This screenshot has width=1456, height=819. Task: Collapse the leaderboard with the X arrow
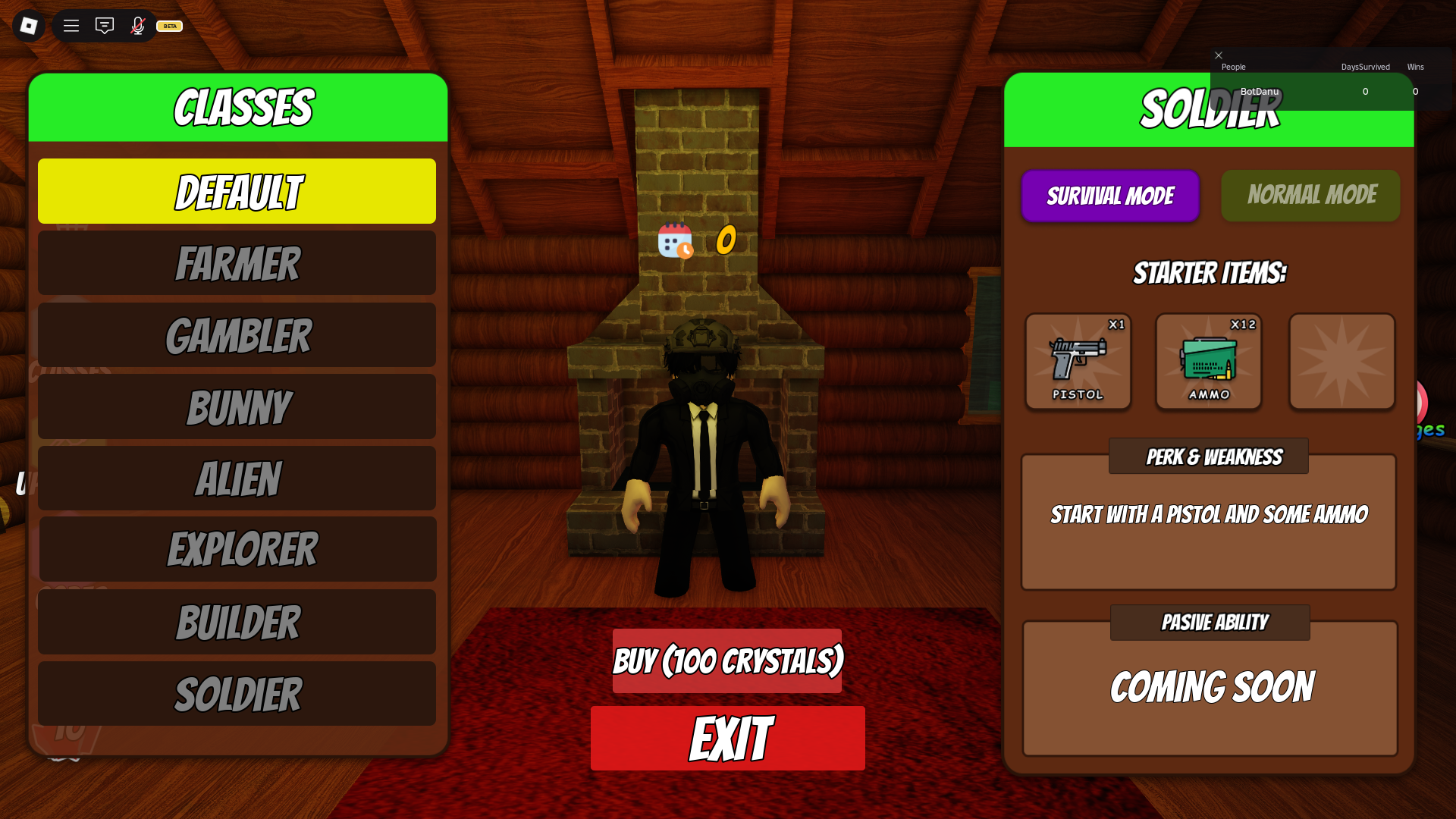tap(1219, 55)
